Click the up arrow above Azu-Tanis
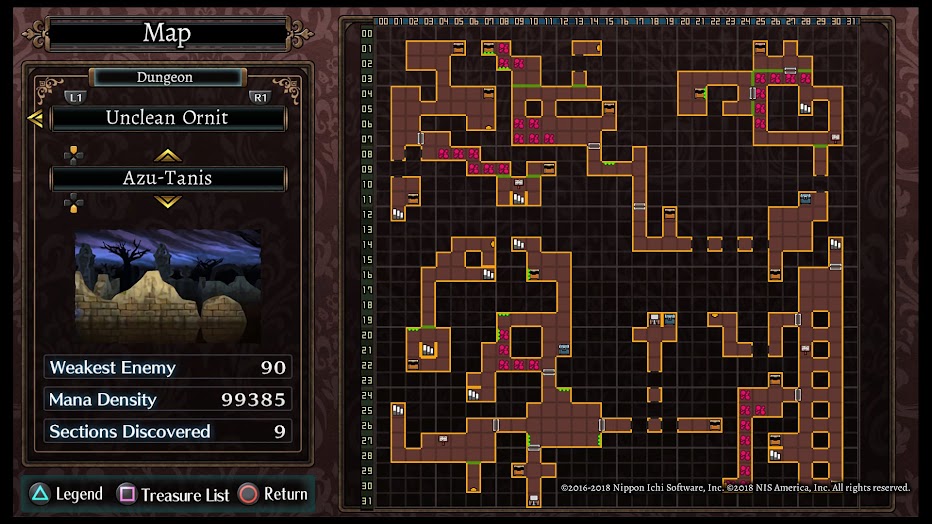 tap(167, 155)
